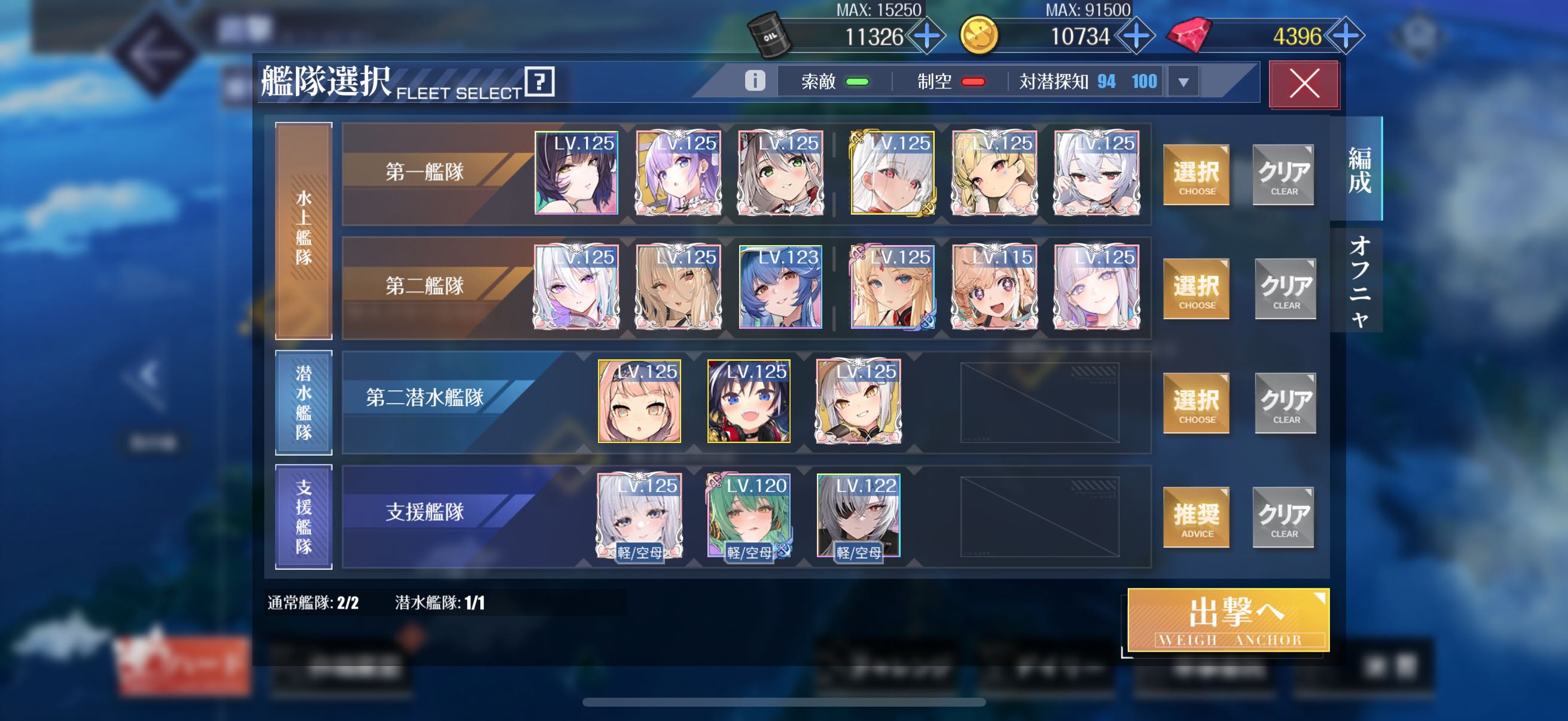Screen dimensions: 1568x721
Task: Clear the support fleet
Action: (1283, 517)
